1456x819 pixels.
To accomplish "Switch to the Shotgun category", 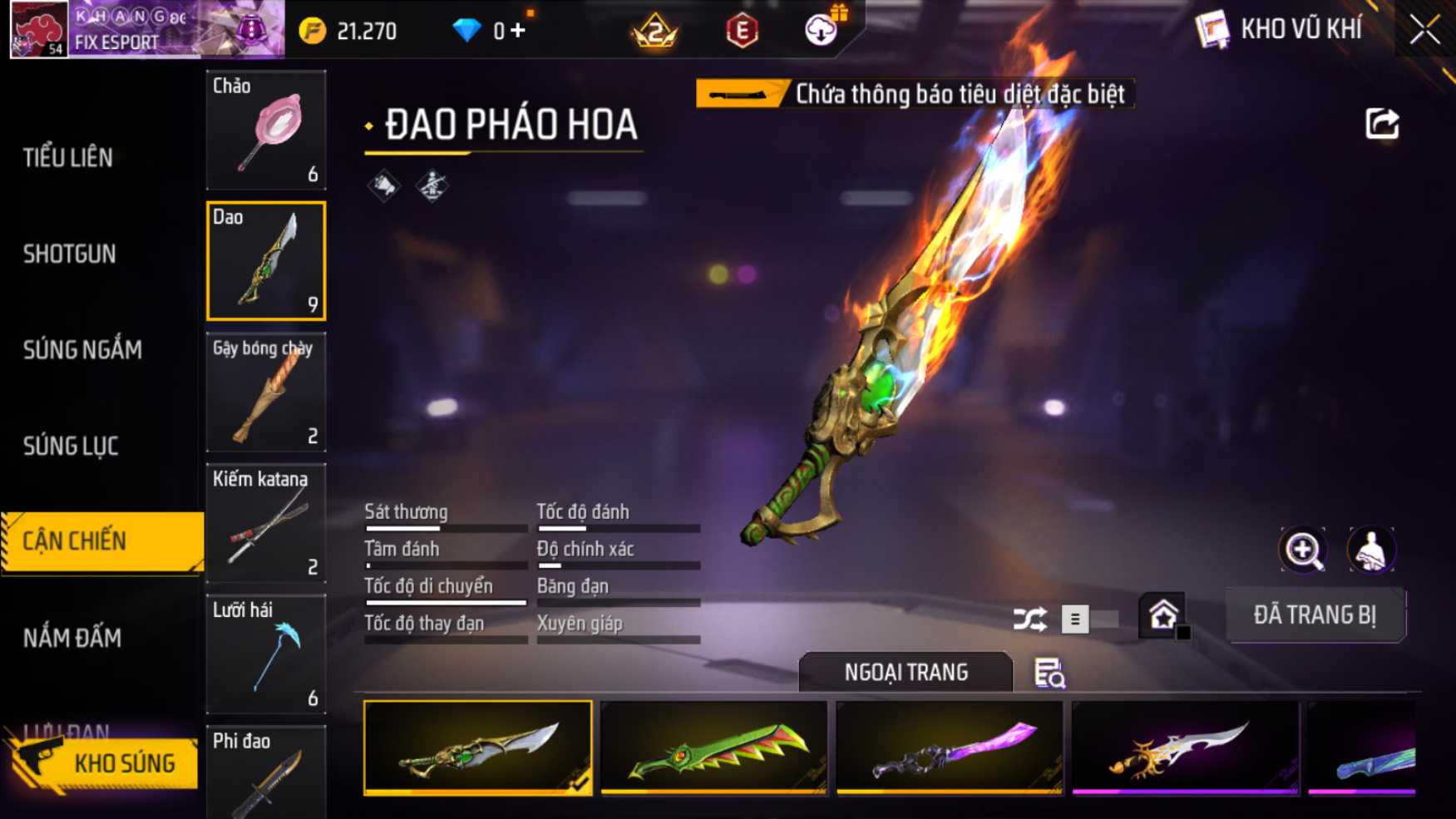I will click(70, 254).
